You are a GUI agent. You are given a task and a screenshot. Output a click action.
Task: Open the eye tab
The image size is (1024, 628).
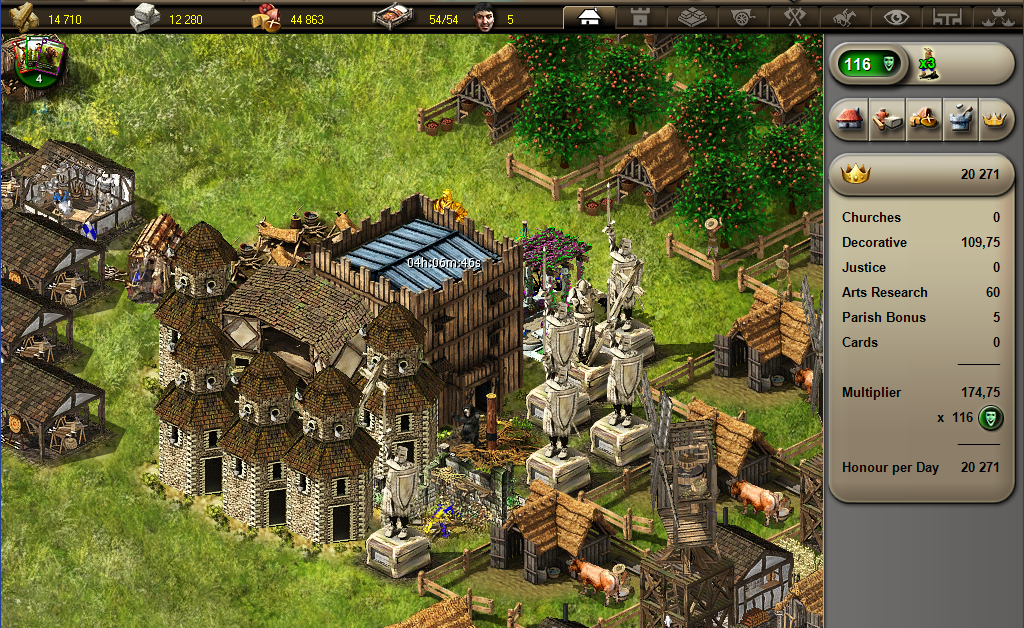click(x=896, y=17)
